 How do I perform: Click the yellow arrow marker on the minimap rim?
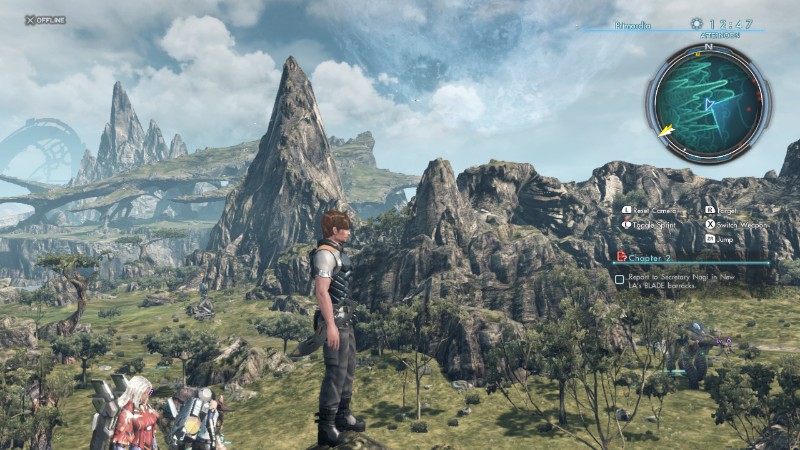666,130
